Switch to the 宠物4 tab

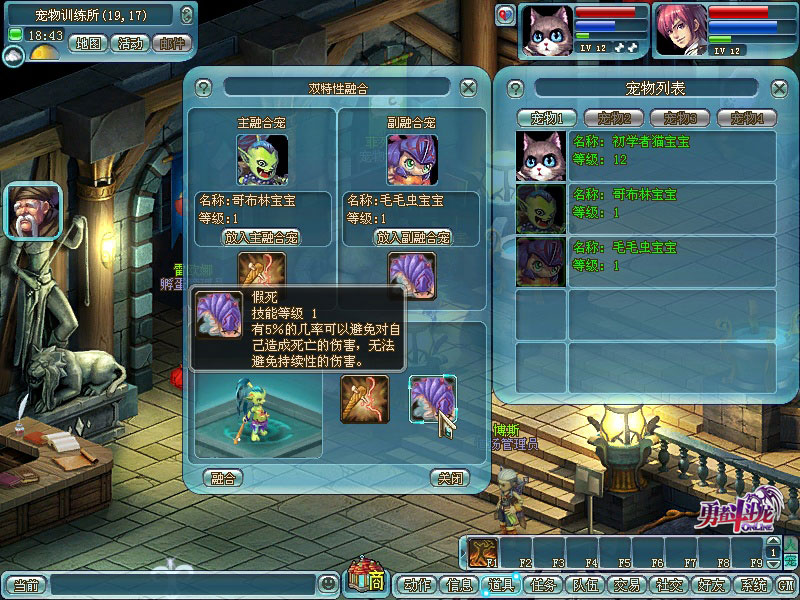point(753,118)
